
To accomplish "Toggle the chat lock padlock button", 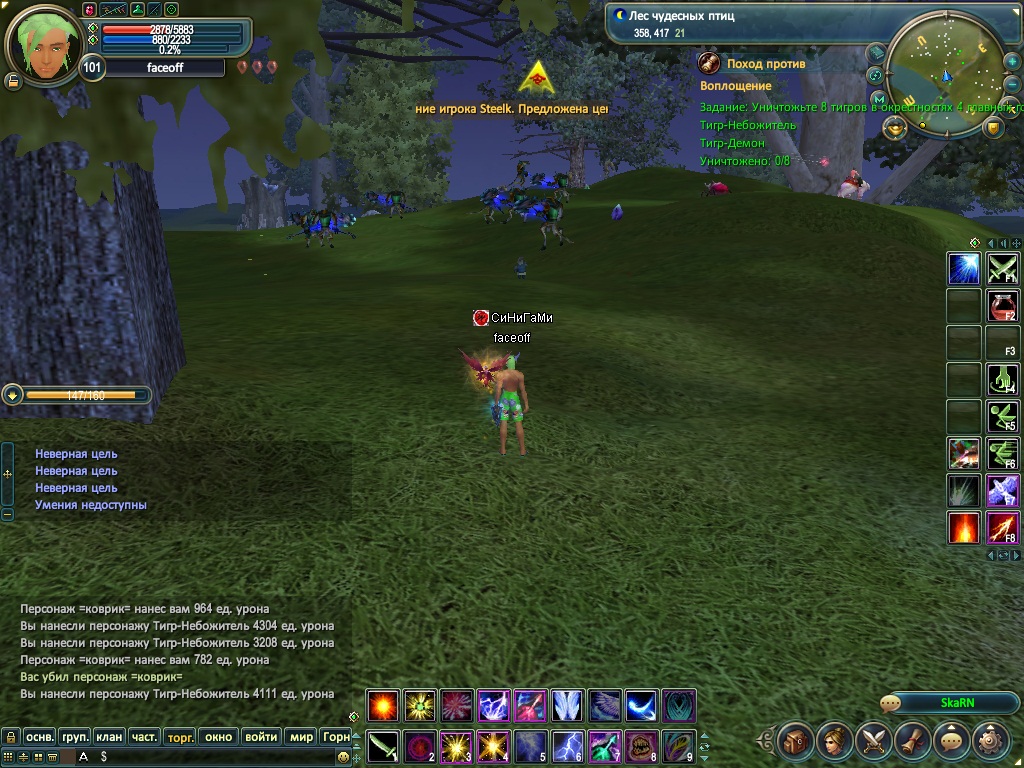I will 10,737.
